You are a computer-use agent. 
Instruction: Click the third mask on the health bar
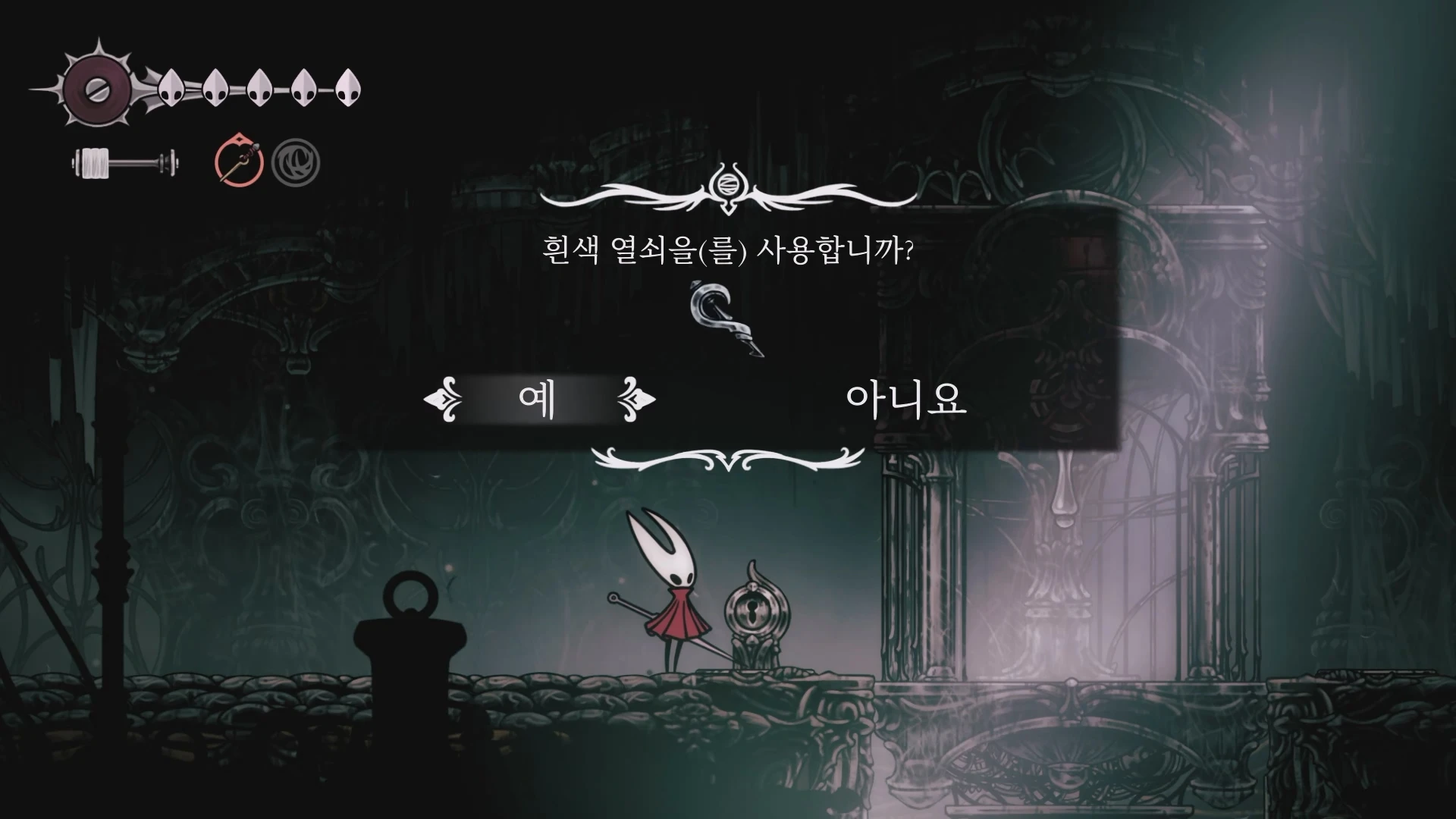258,86
